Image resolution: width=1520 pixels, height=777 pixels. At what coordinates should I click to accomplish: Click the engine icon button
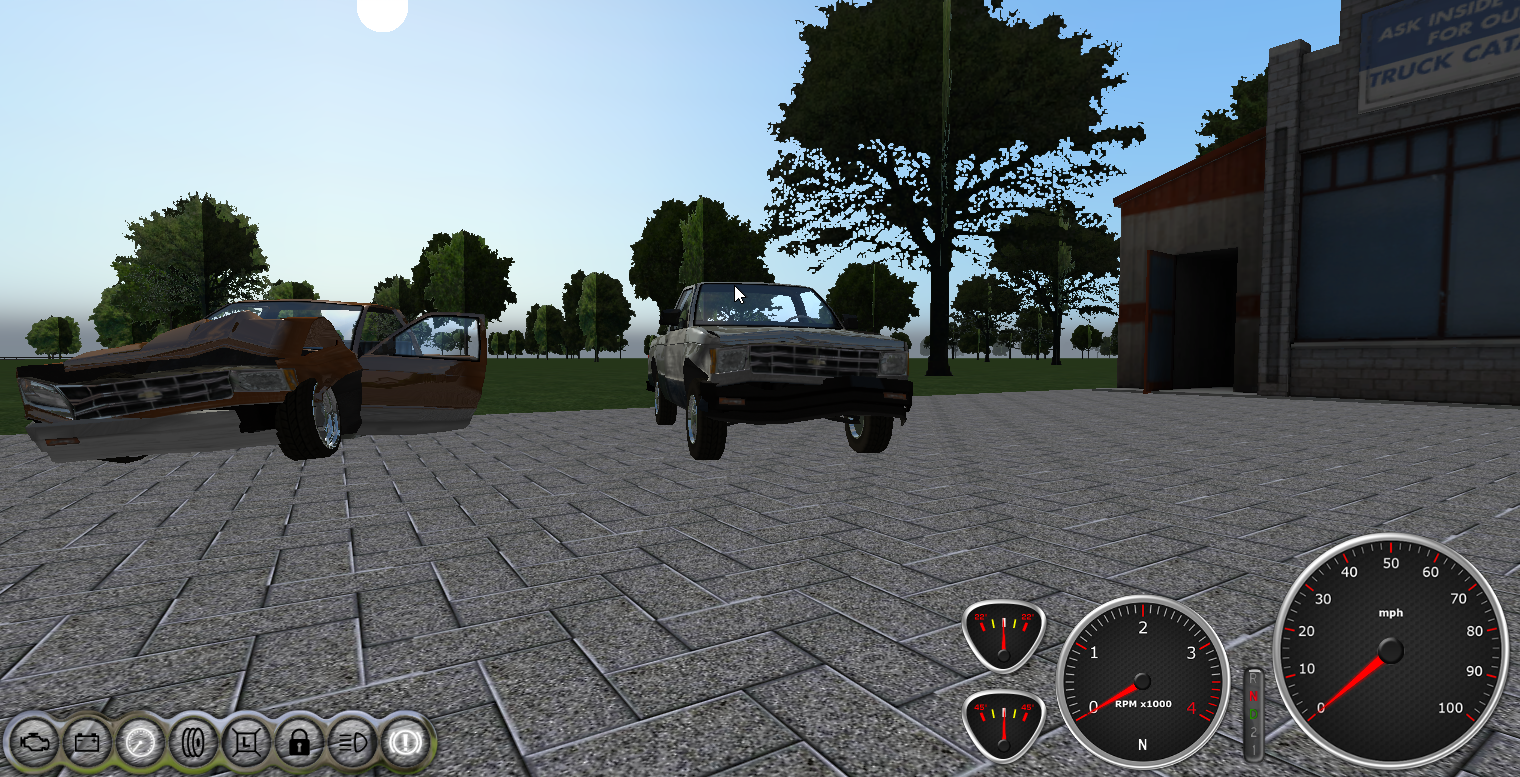(33, 742)
